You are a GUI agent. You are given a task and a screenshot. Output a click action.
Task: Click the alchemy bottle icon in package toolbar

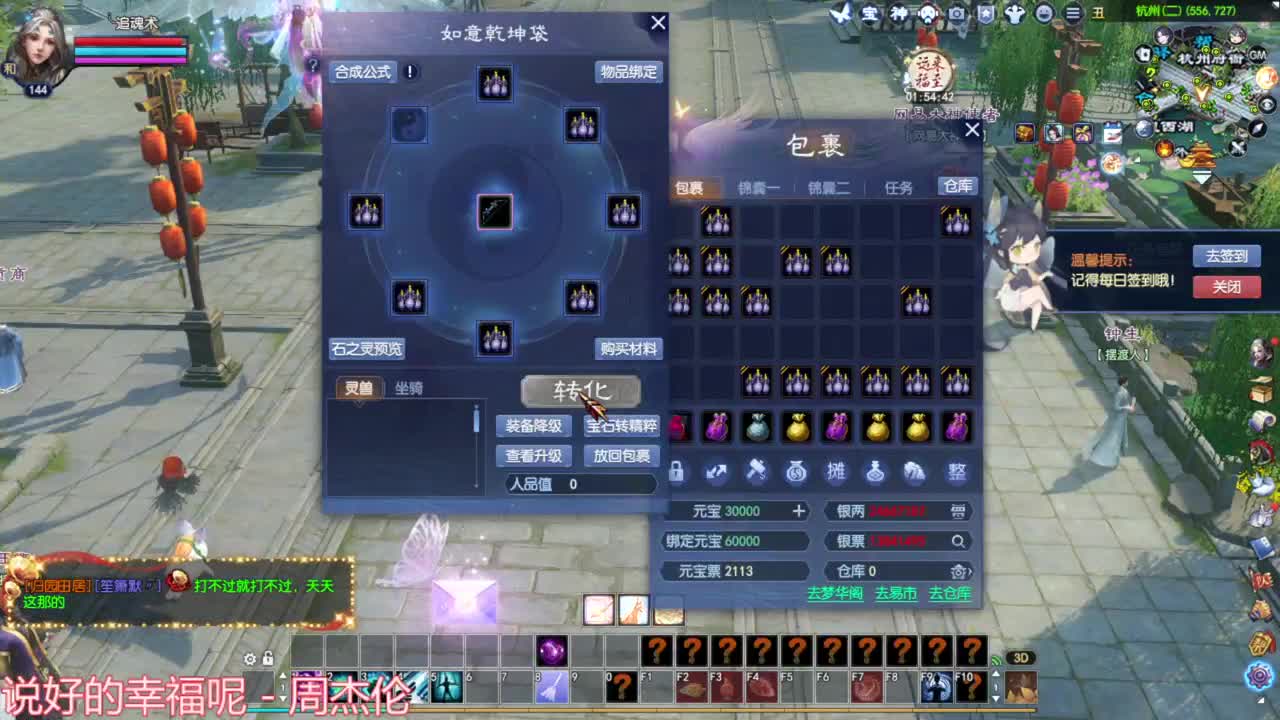(x=877, y=472)
